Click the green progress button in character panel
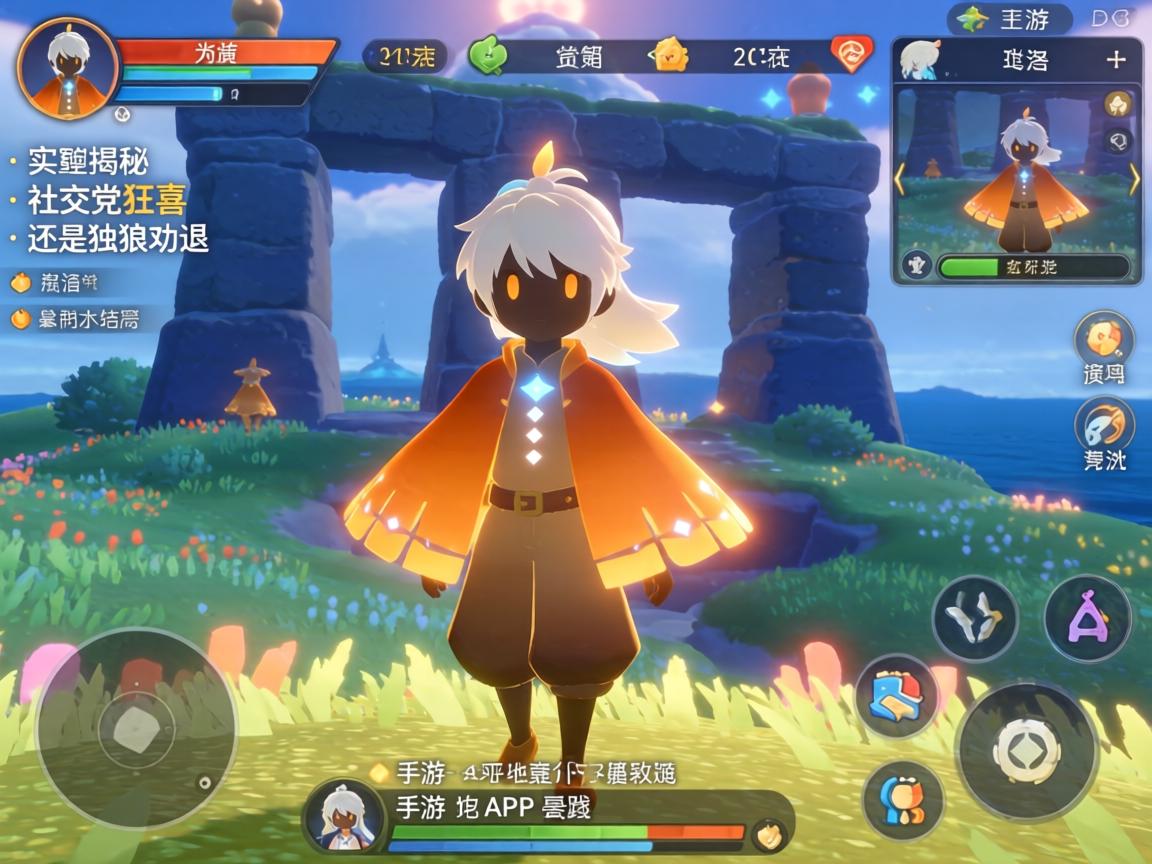 click(1034, 266)
